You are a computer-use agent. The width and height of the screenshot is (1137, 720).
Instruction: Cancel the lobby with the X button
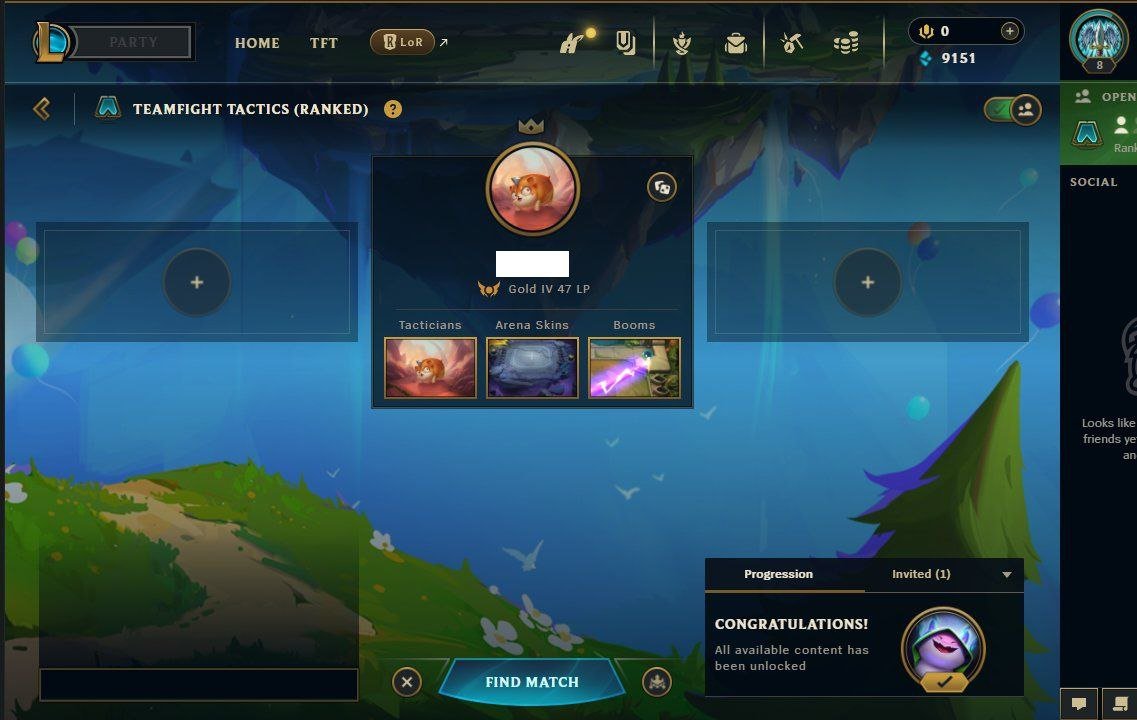(x=406, y=682)
